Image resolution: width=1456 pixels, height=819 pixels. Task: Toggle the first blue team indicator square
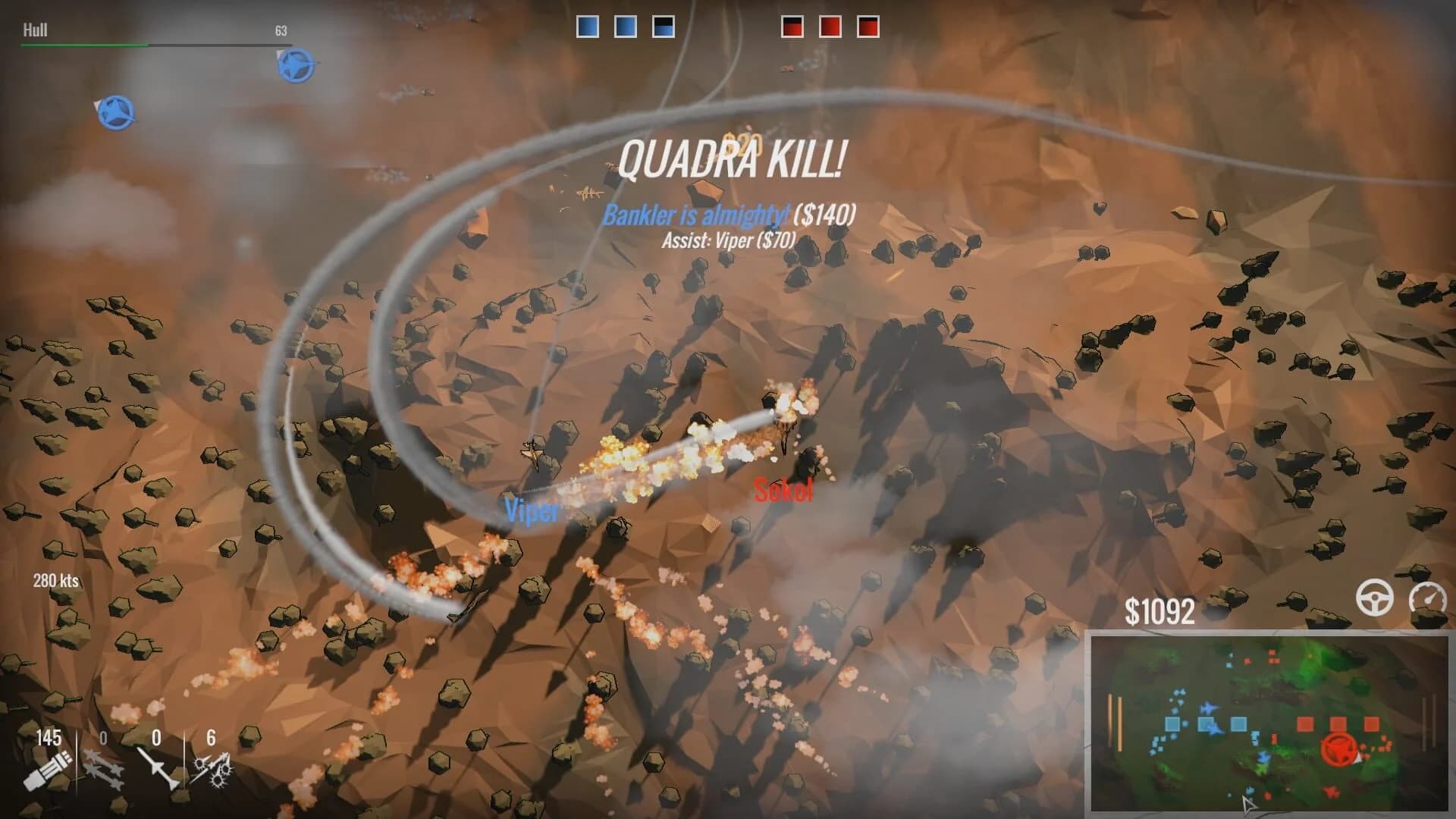(588, 25)
